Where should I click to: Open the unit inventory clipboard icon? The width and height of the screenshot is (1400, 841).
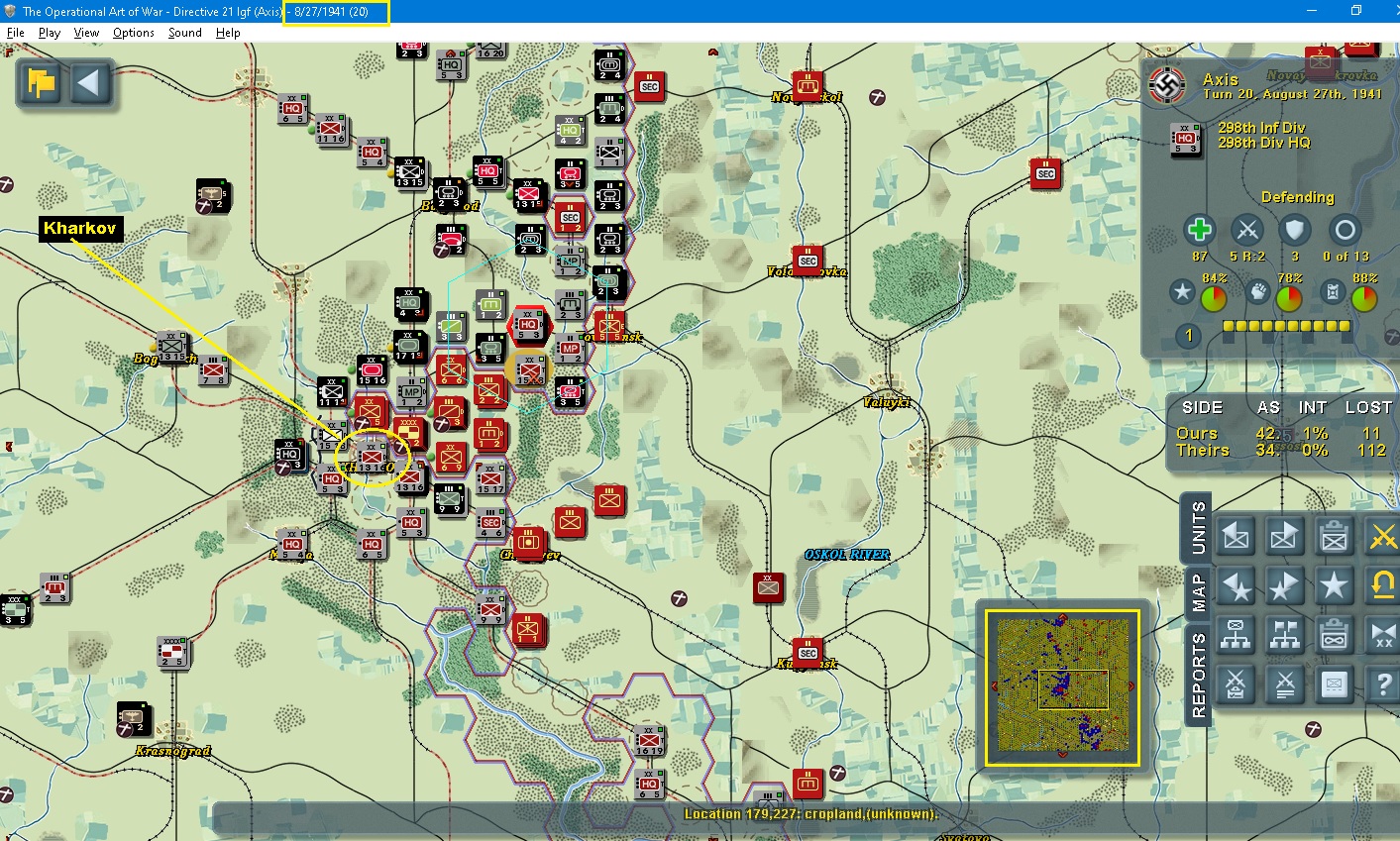(1334, 536)
